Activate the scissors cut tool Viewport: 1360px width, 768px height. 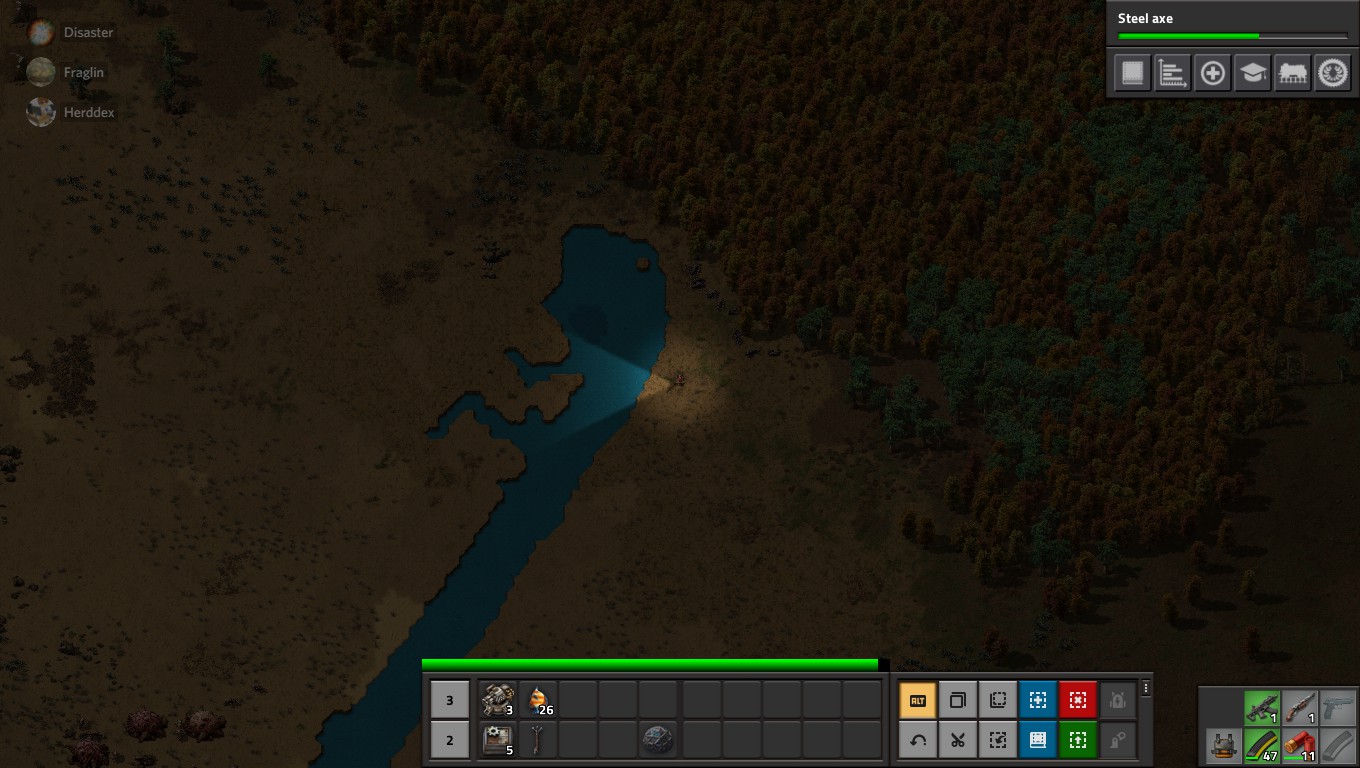pos(958,741)
